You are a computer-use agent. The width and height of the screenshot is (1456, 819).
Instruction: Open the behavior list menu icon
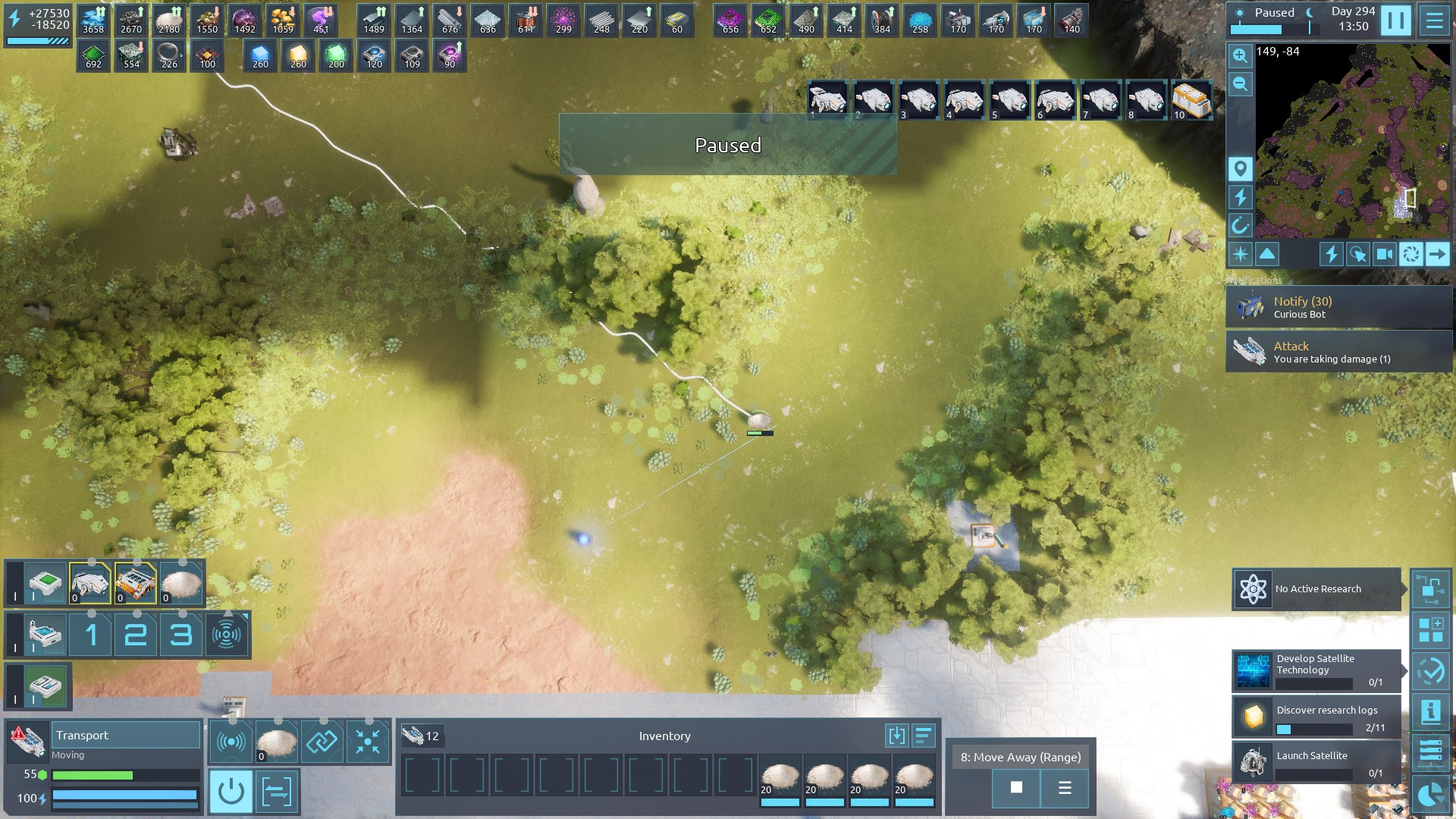pyautogui.click(x=1065, y=788)
